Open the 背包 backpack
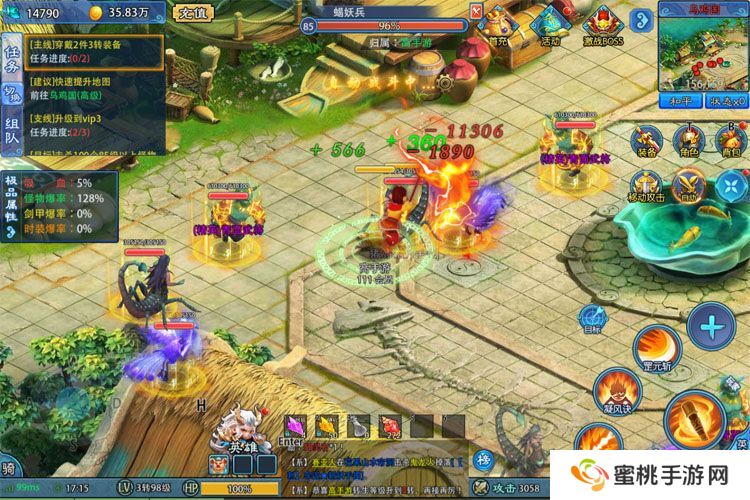Screen dimensions: 750x500 tap(732, 141)
